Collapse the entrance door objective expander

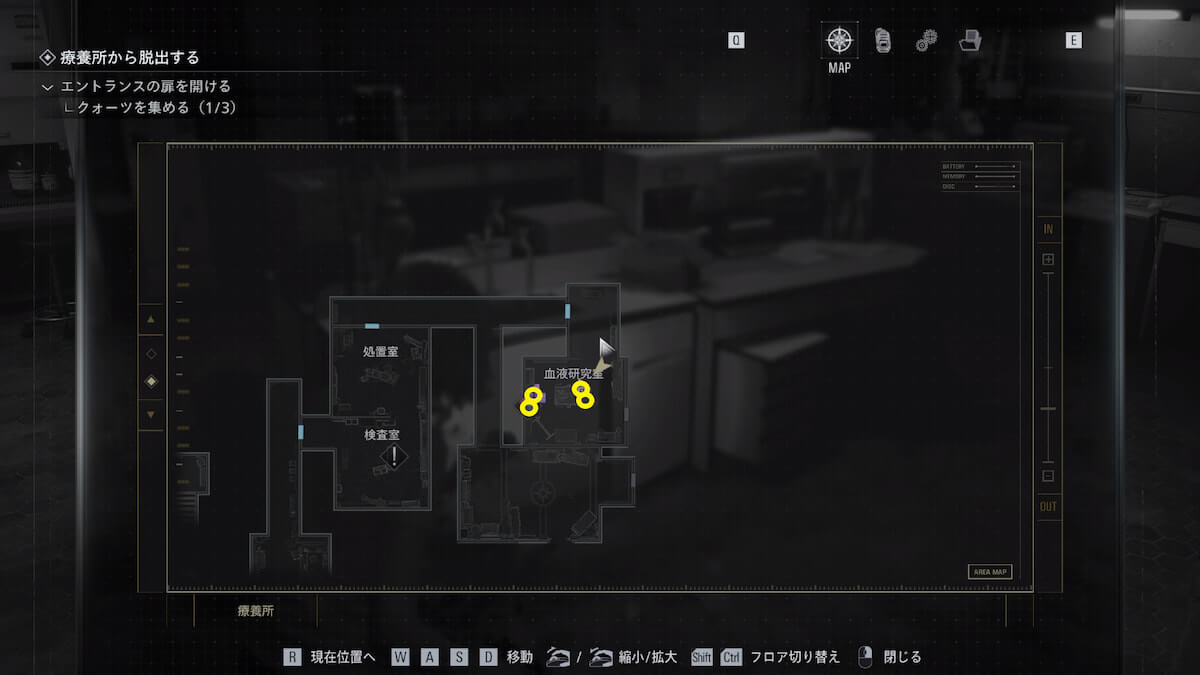point(47,87)
